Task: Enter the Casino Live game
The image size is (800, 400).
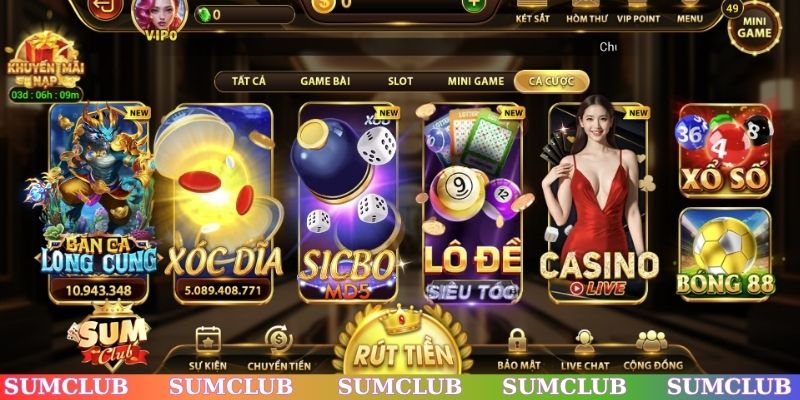Action: point(599,202)
